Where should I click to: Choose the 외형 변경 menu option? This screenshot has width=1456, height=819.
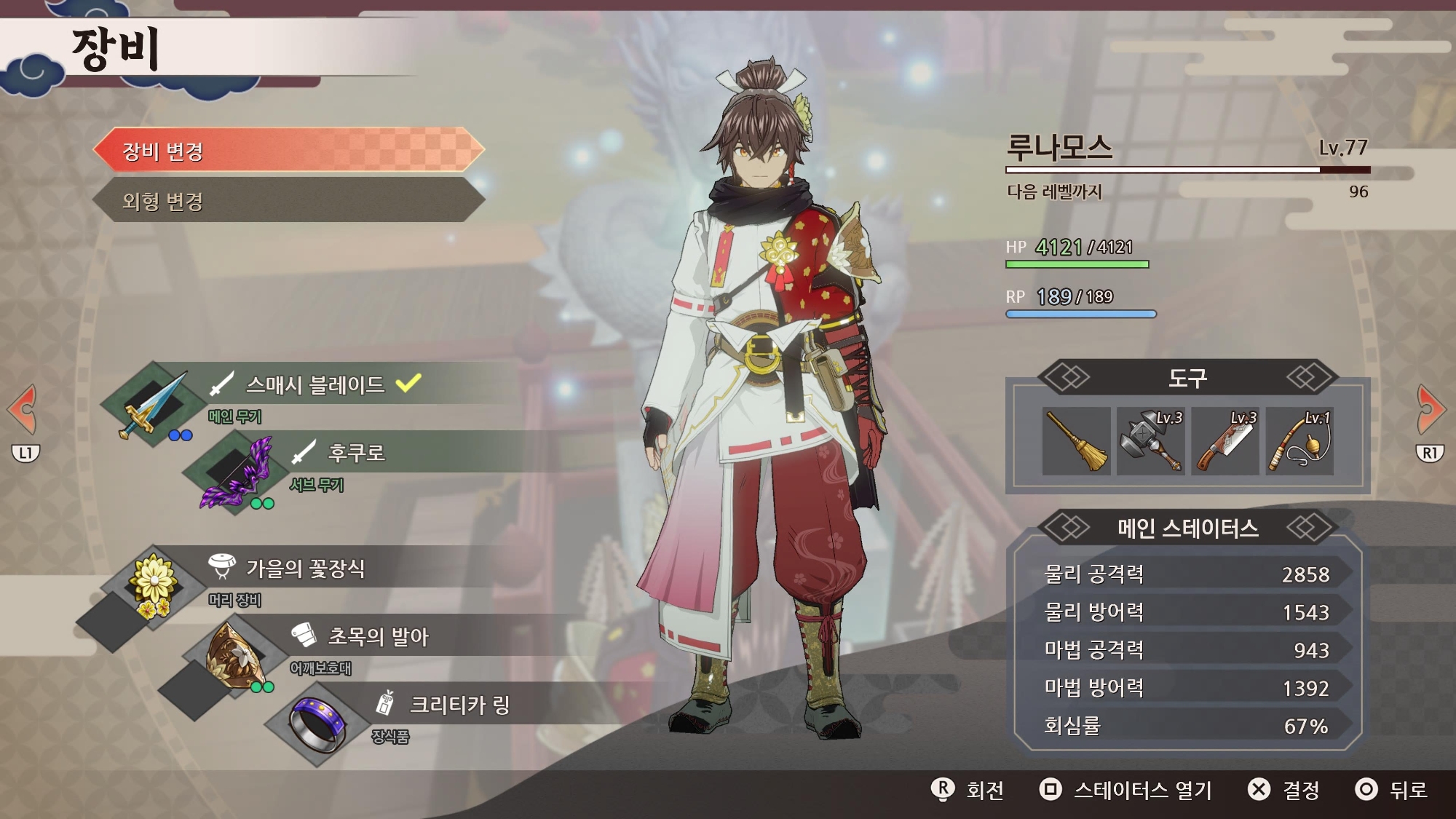tap(288, 201)
